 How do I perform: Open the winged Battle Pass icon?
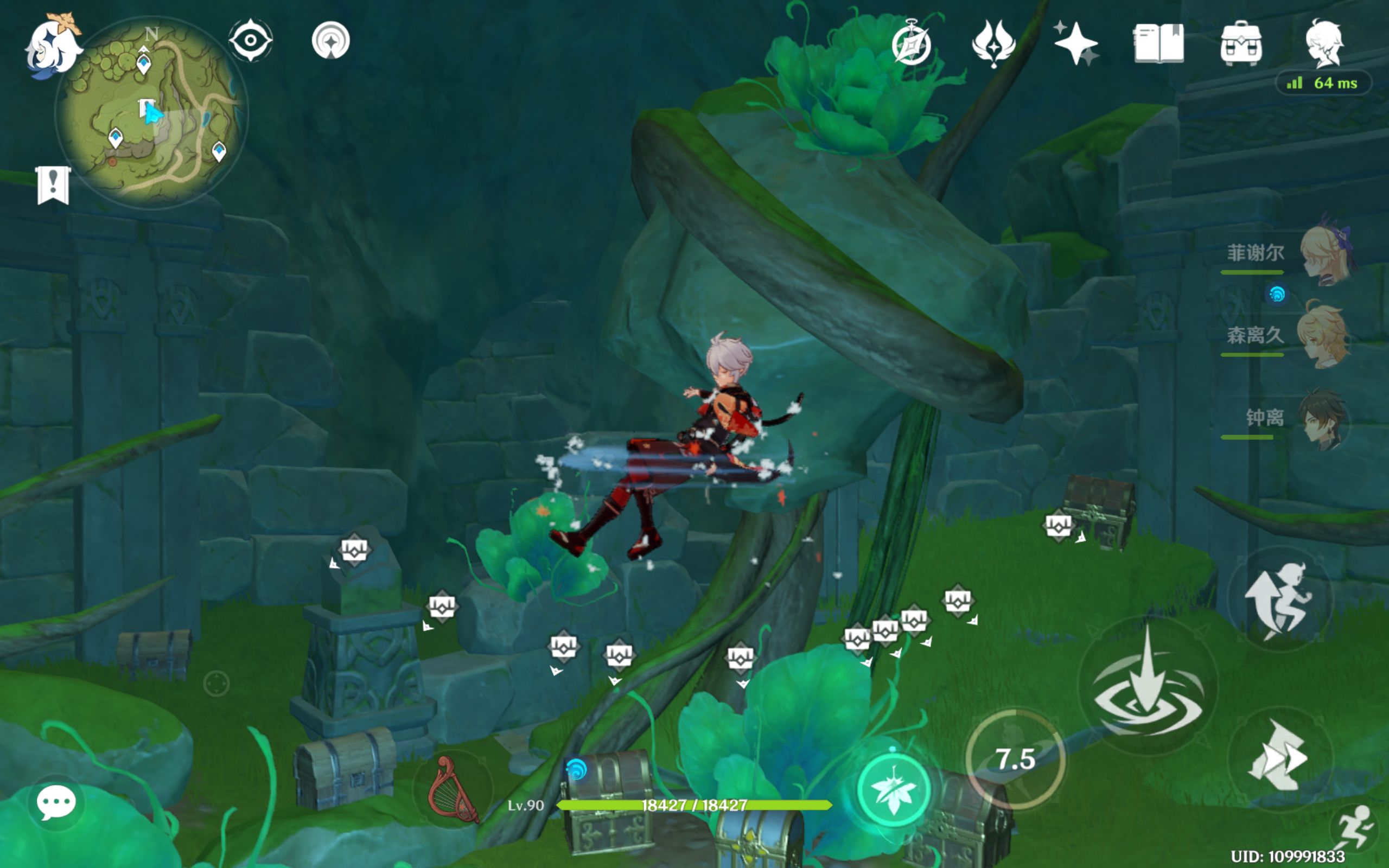pos(993,43)
